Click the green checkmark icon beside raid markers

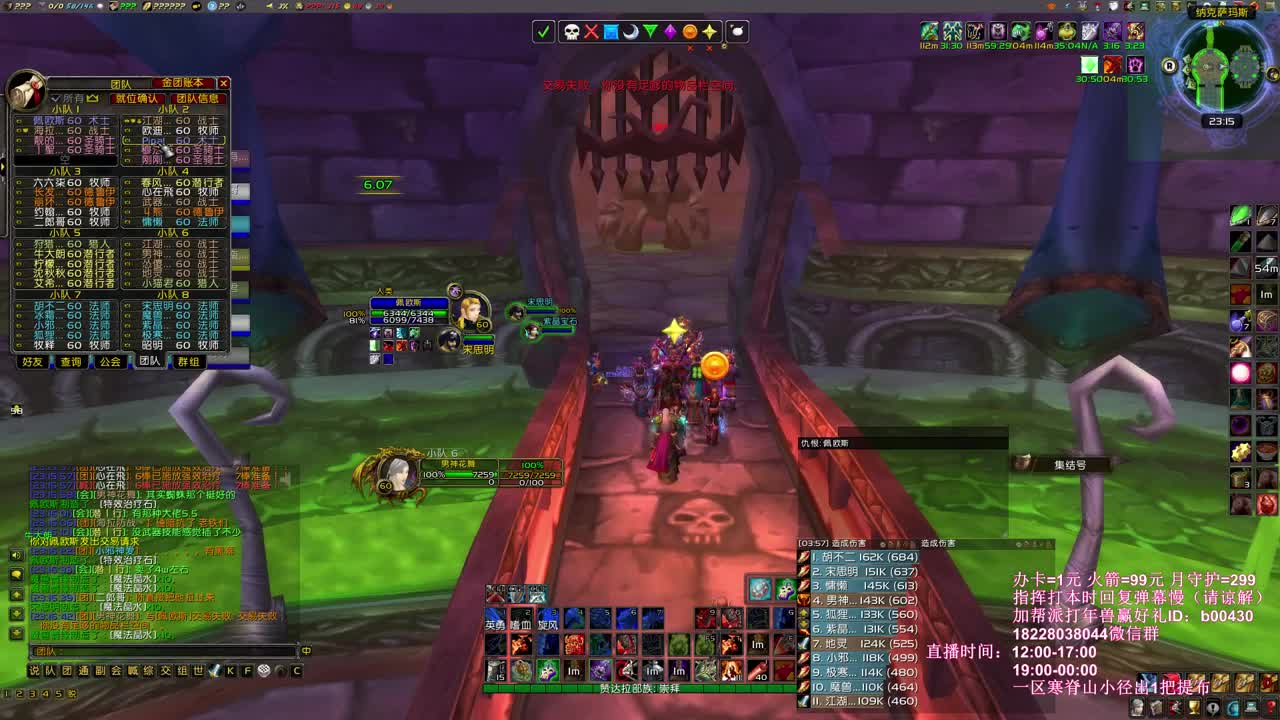(542, 32)
